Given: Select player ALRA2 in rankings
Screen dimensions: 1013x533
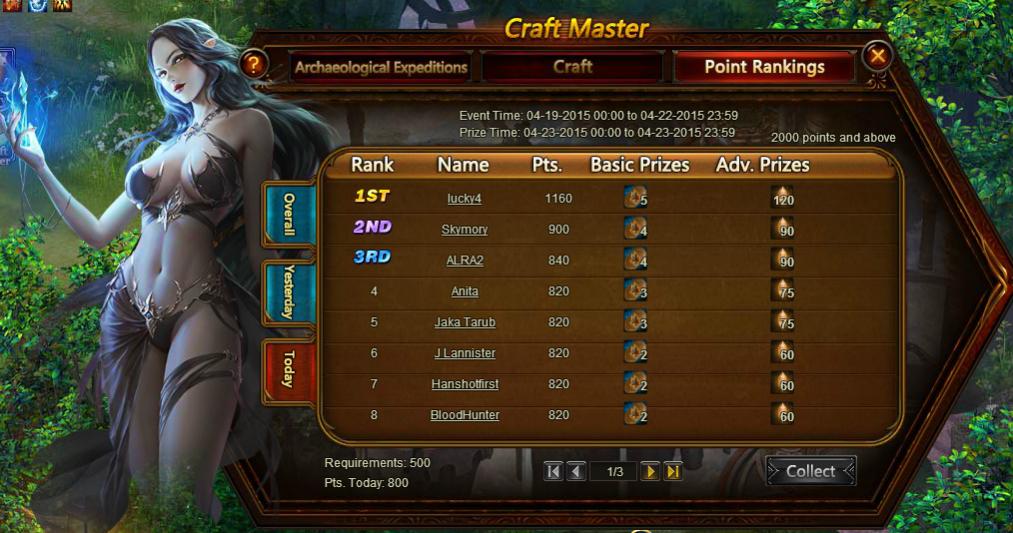Looking at the screenshot, I should point(464,260).
